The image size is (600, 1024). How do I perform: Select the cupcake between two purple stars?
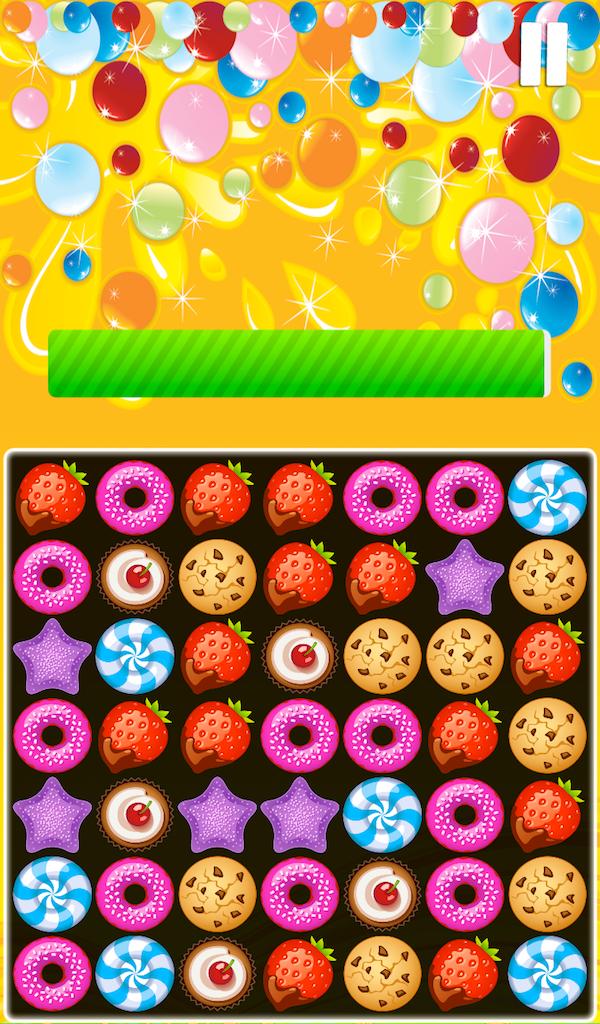pos(134,815)
